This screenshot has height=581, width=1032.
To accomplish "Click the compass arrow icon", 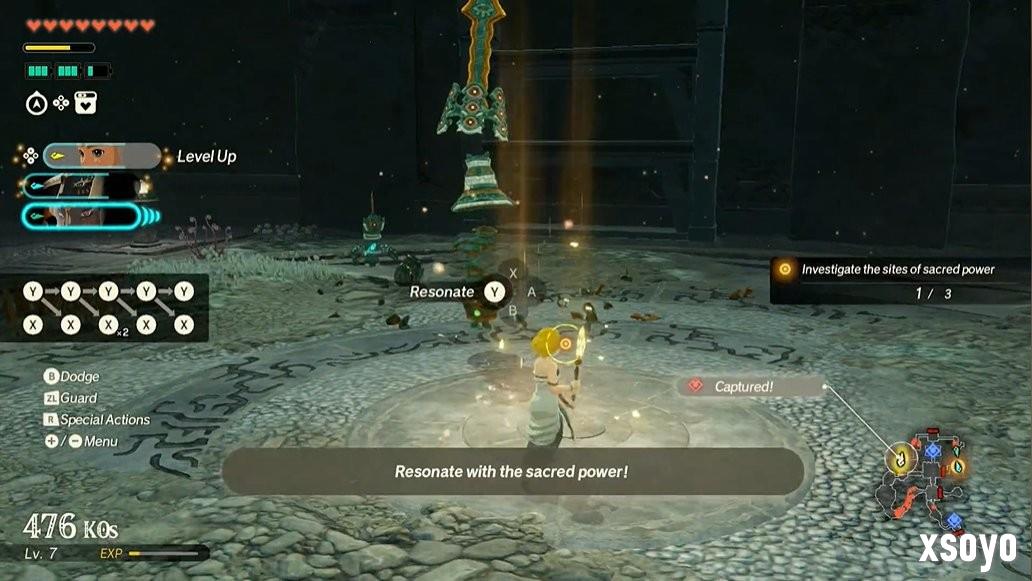I will 35,102.
